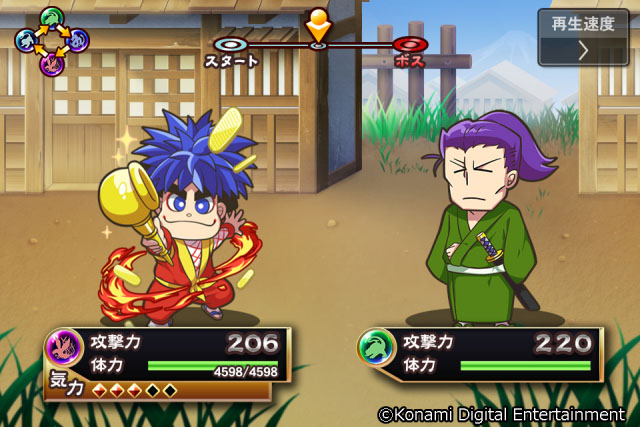Open the element affinity wheel icon

pyautogui.click(x=51, y=40)
